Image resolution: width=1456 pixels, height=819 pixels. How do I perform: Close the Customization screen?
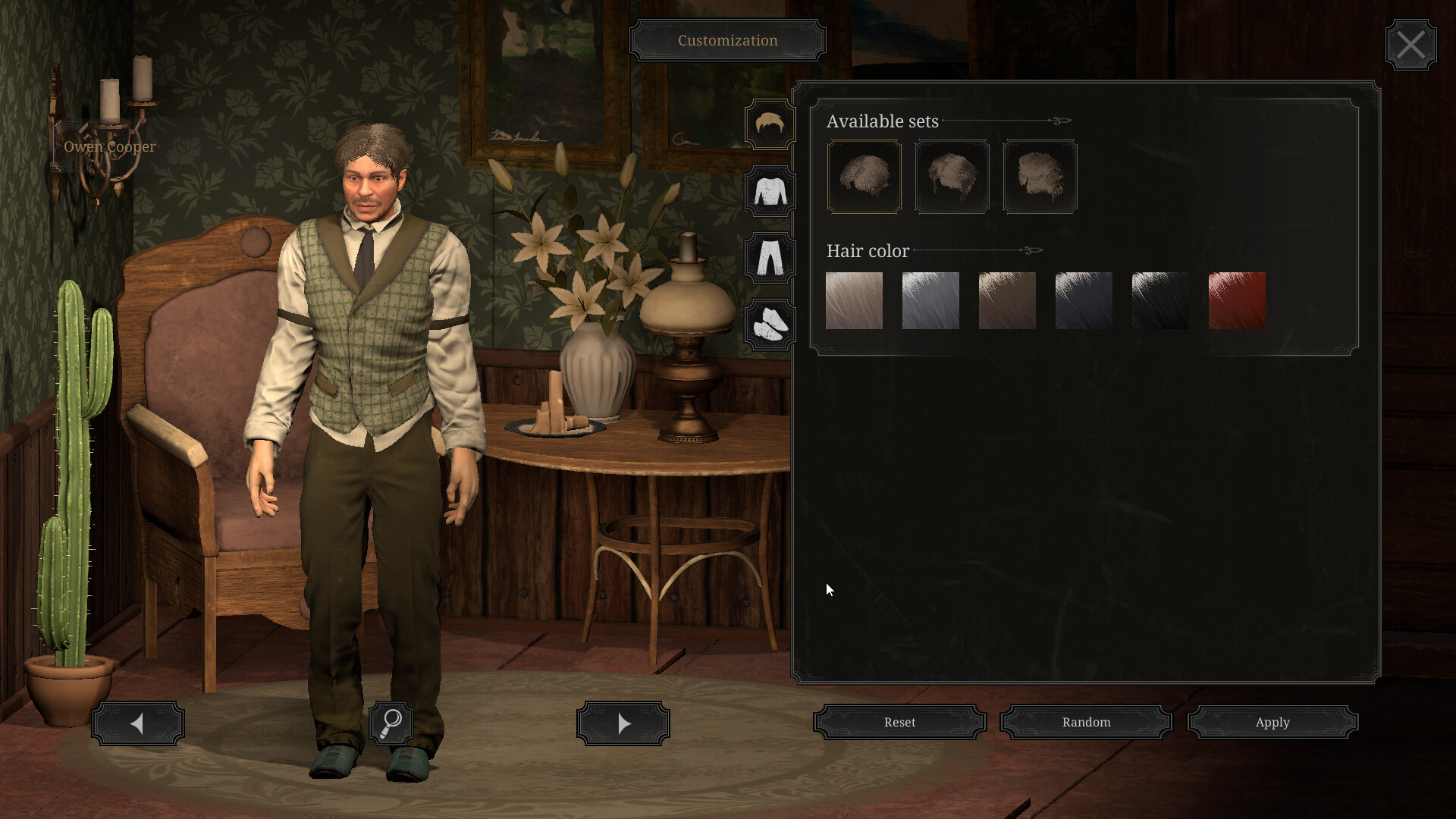[1410, 45]
